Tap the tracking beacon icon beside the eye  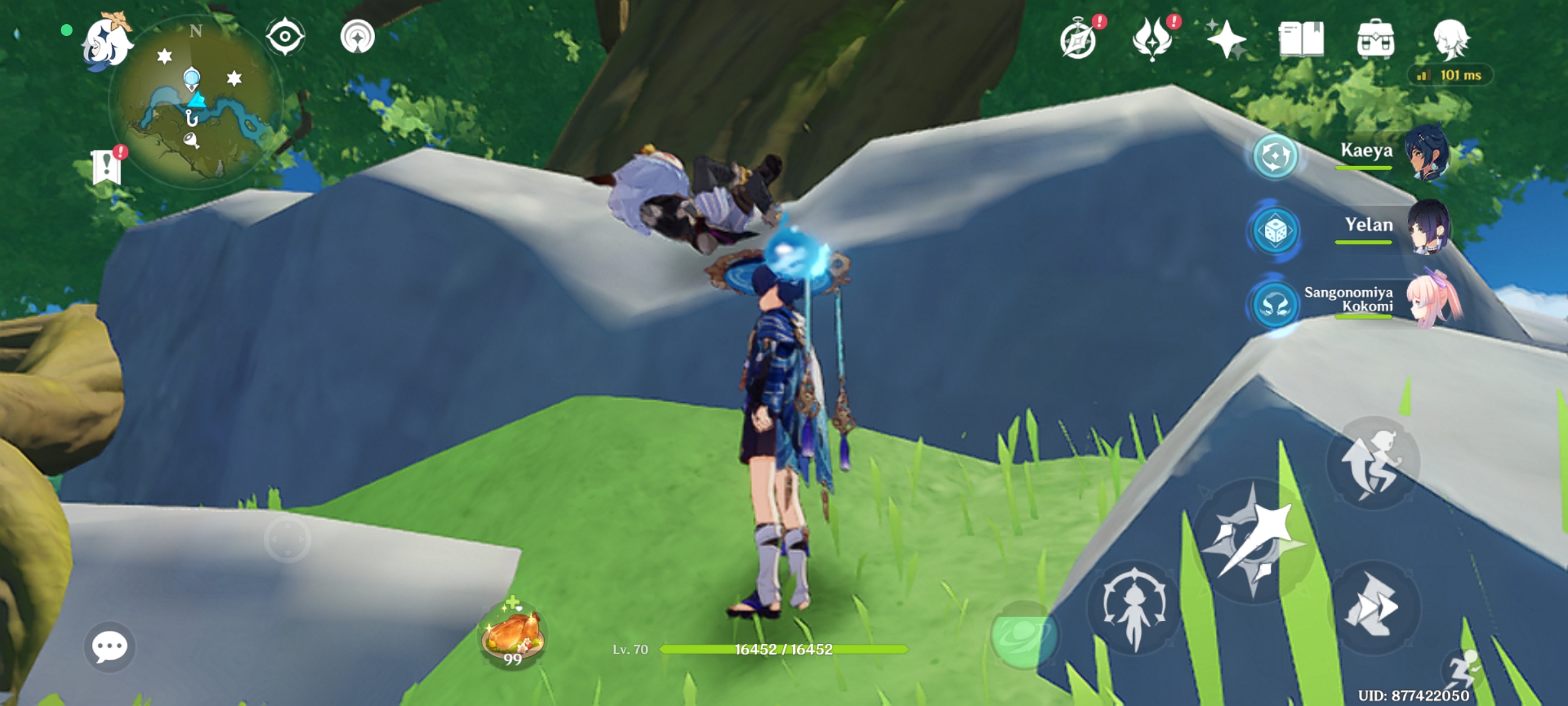coord(357,36)
